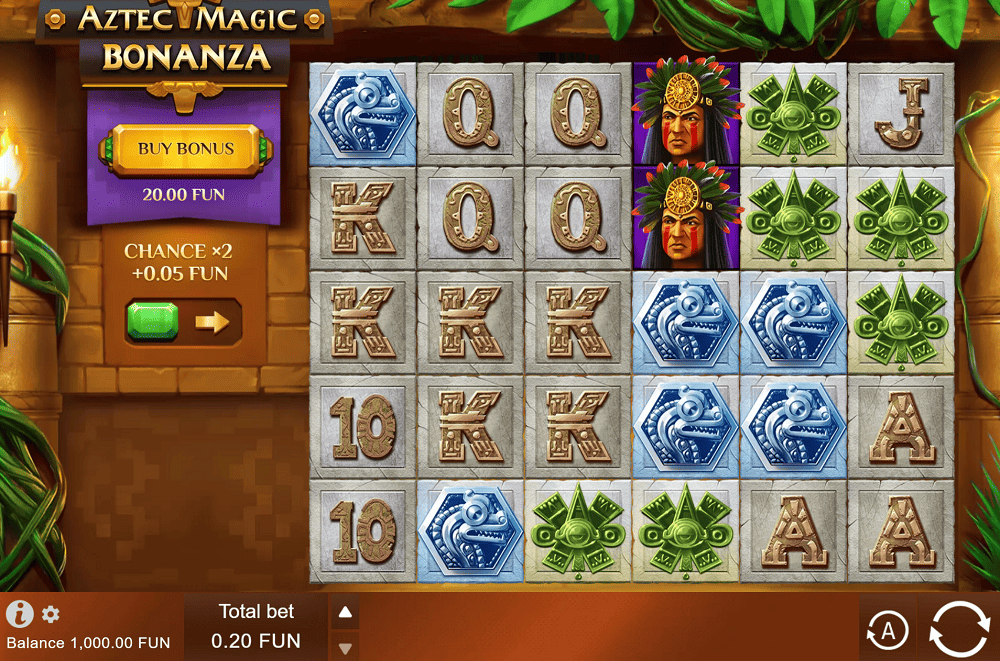This screenshot has width=1000, height=661.
Task: Activate the autoplay button
Action: click(x=887, y=630)
